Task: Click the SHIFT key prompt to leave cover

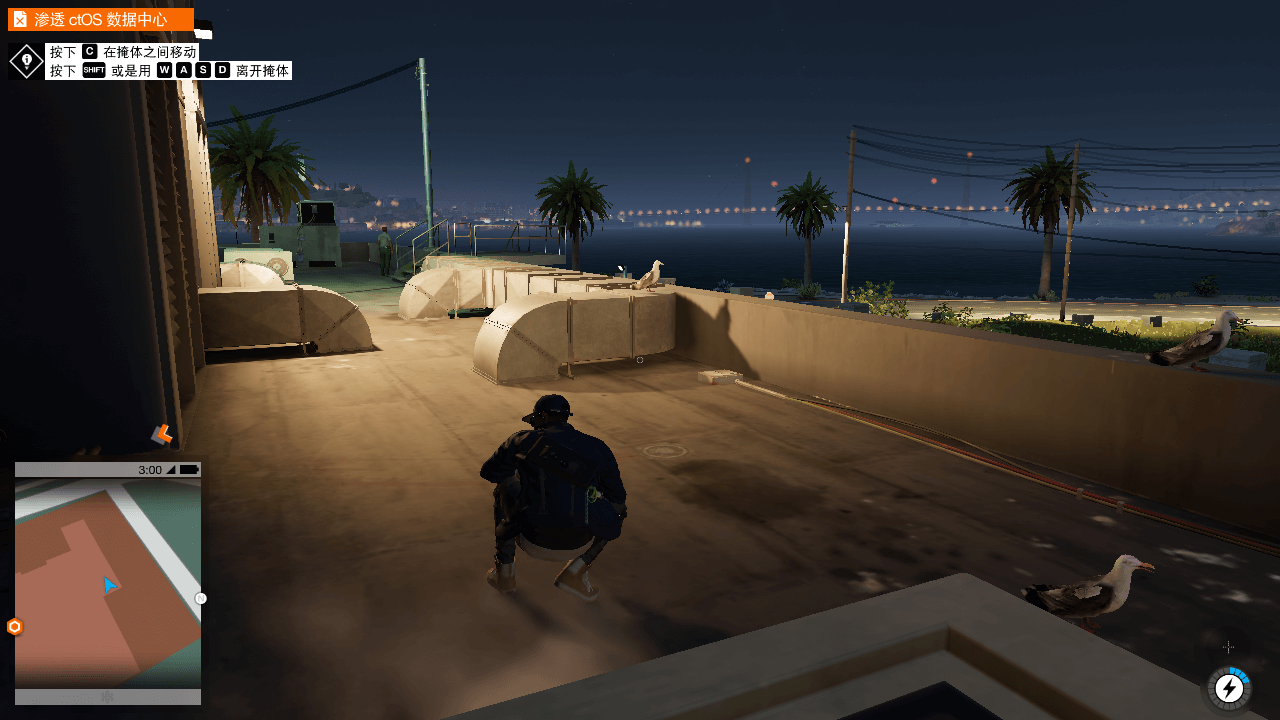Action: point(94,70)
